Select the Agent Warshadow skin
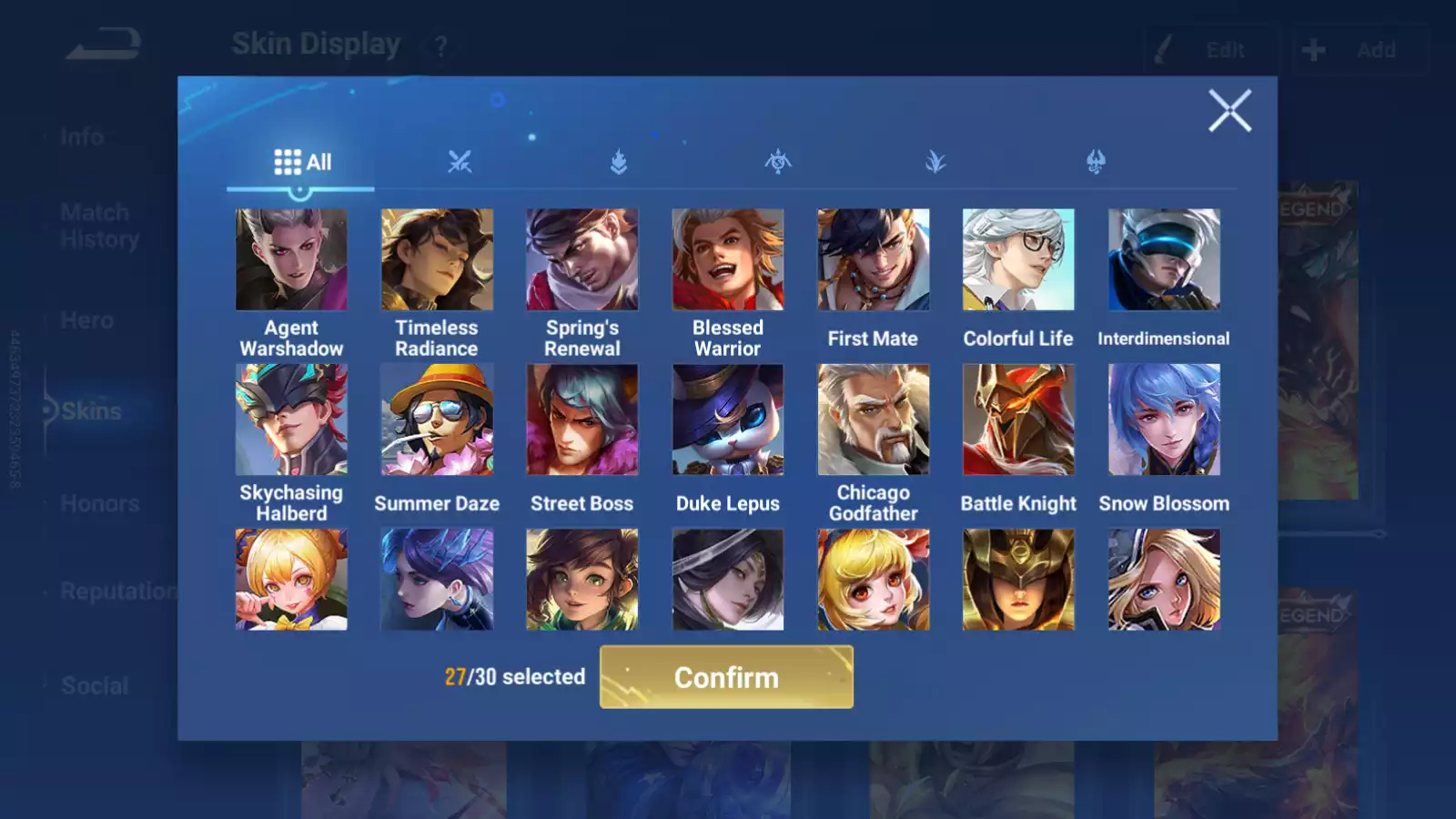This screenshot has height=819, width=1456. [x=291, y=260]
